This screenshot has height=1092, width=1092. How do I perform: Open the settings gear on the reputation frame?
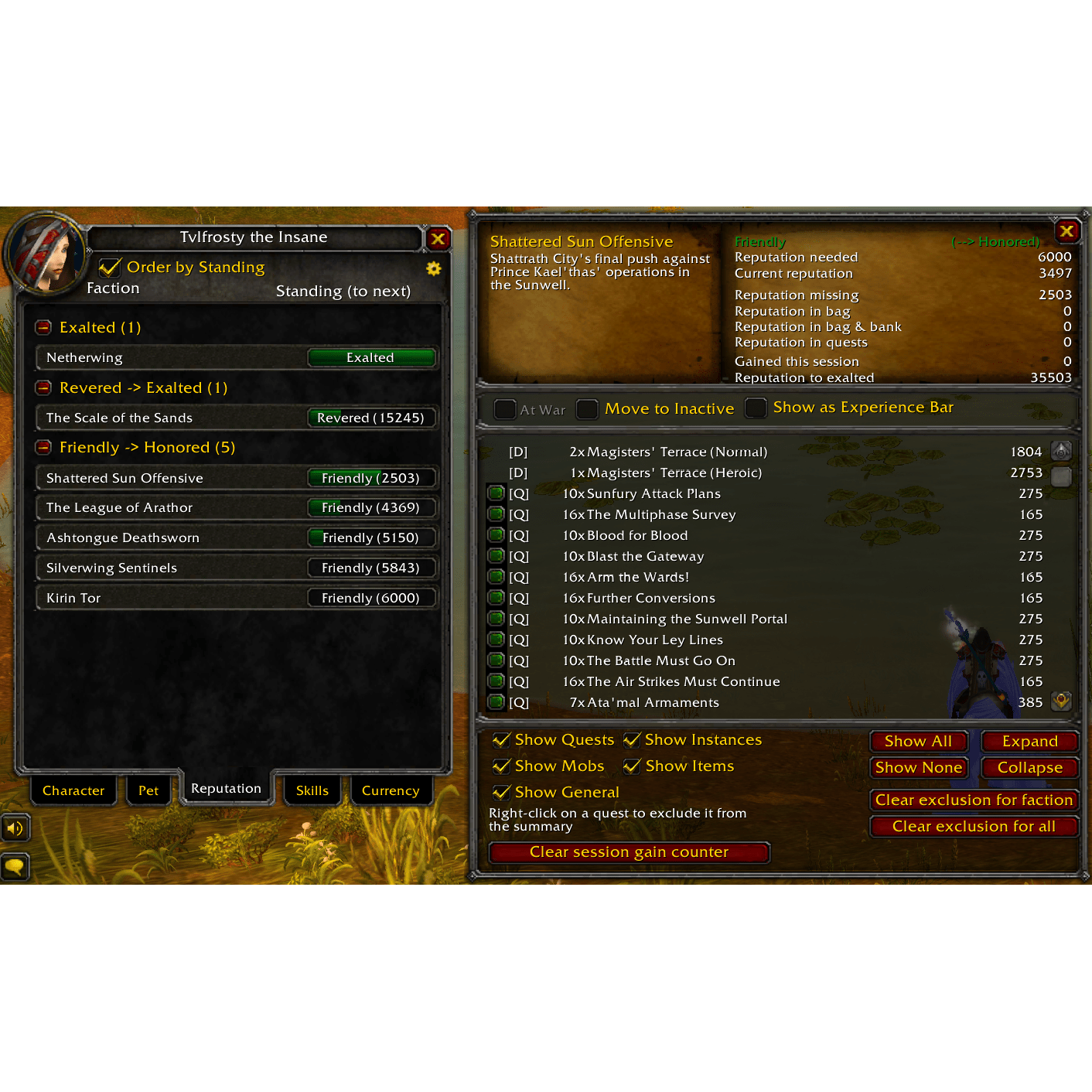433,269
